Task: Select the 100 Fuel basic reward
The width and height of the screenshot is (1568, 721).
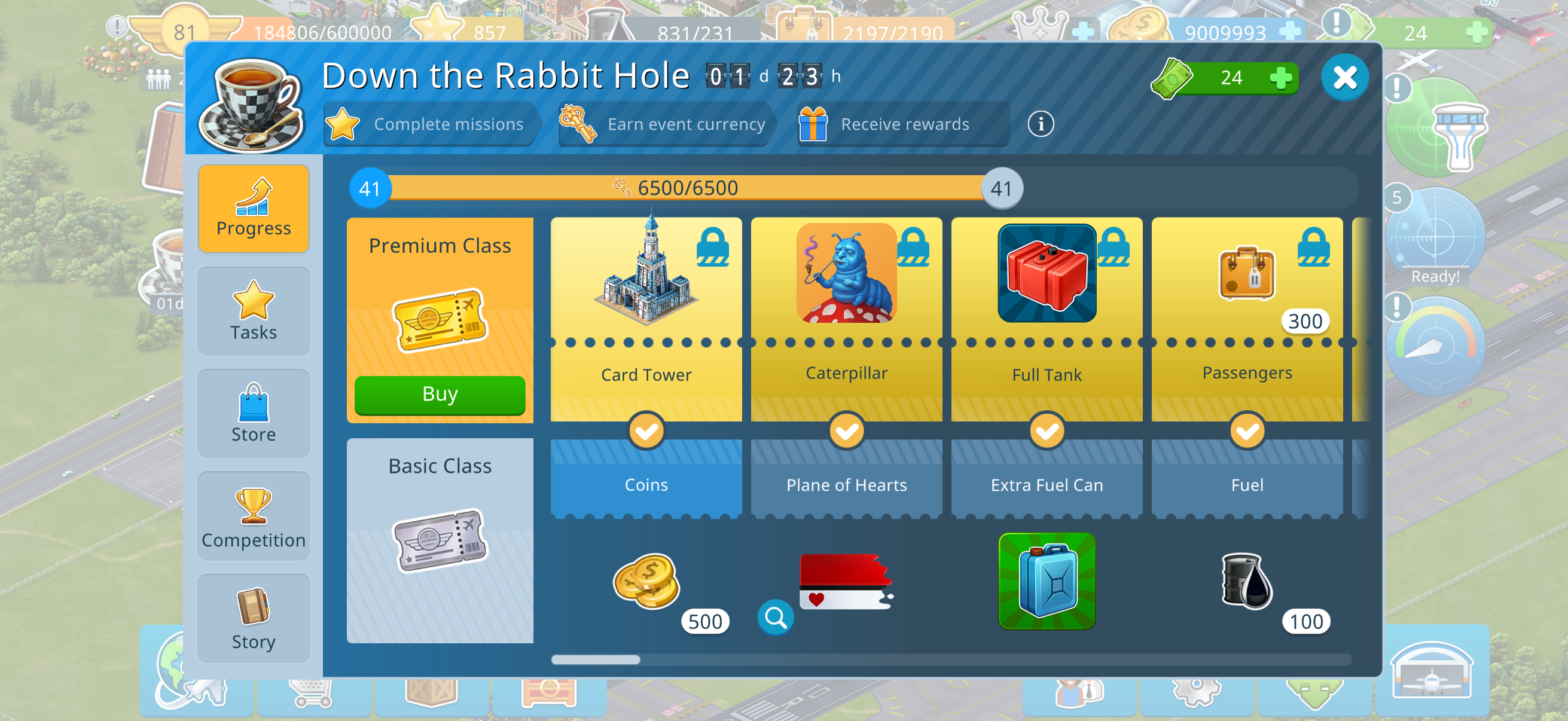Action: coord(1247,581)
